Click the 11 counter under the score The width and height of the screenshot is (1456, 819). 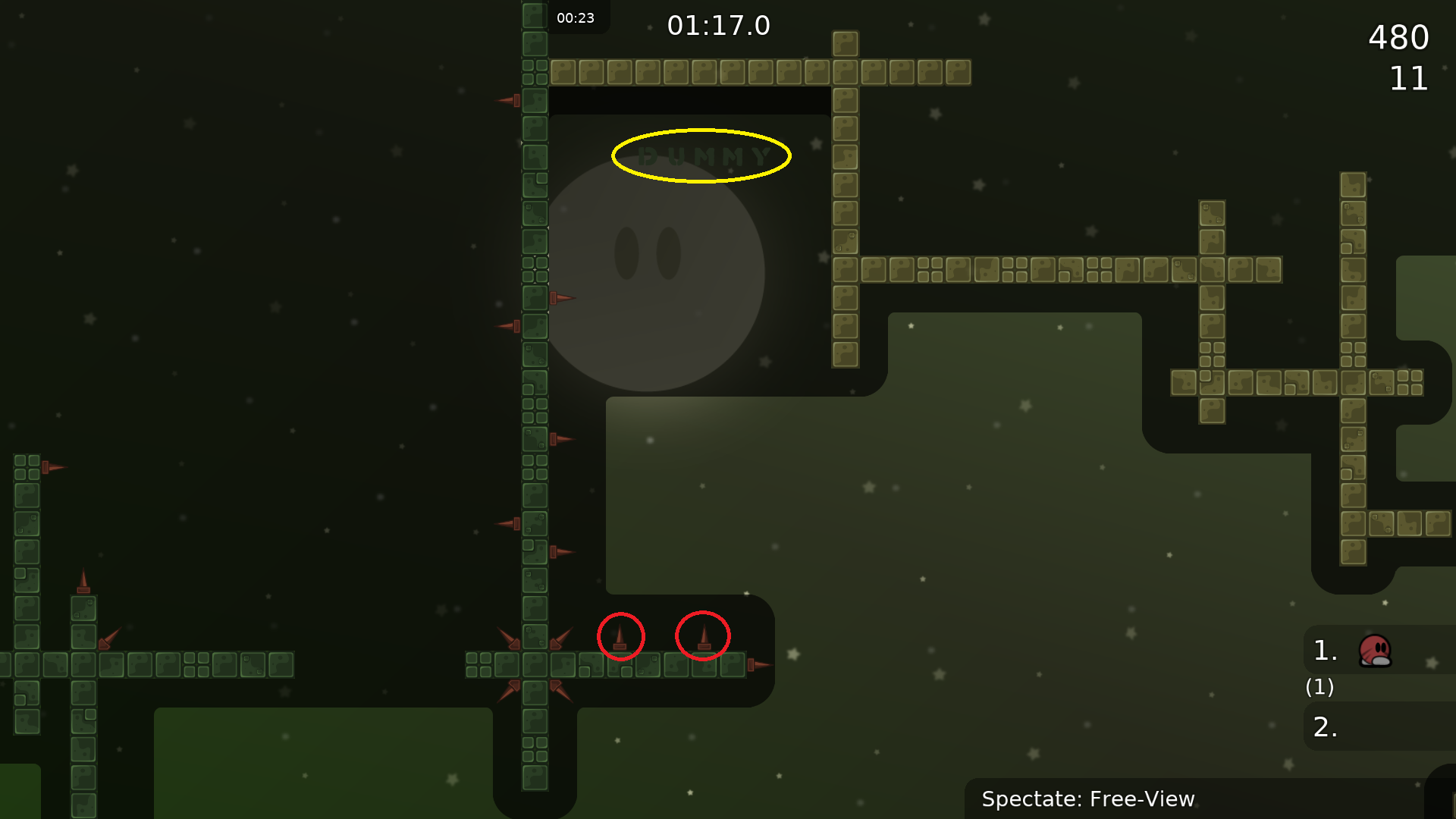point(1409,79)
